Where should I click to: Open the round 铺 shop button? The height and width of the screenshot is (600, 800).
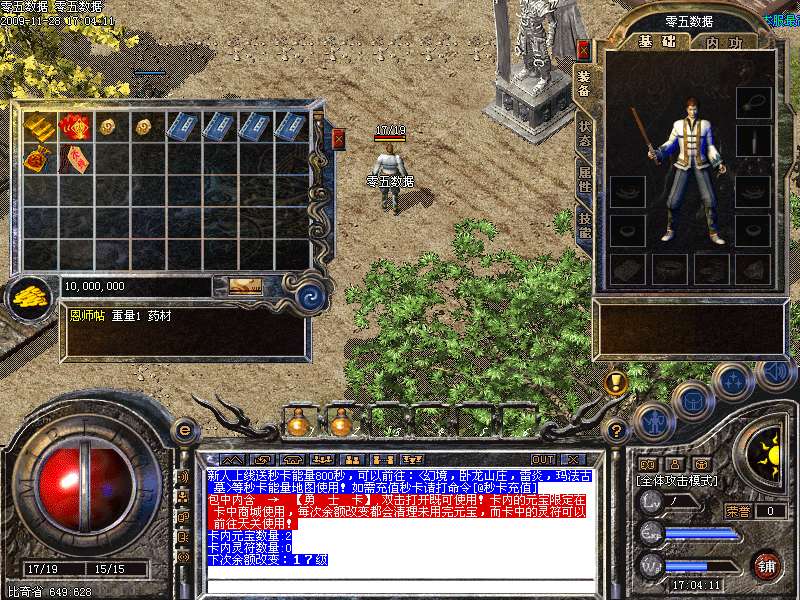click(766, 565)
